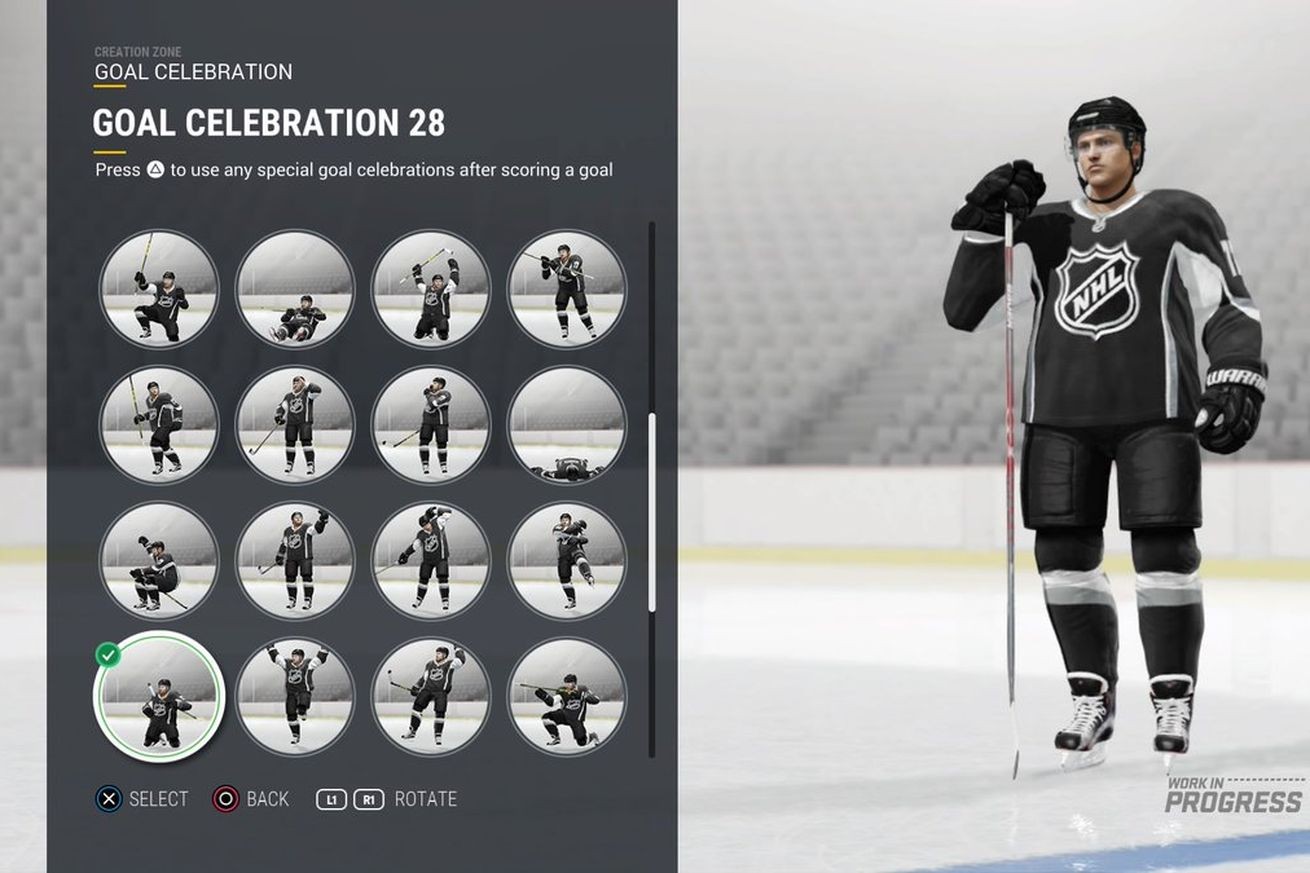Click the GOAL CELEBRATION heading

pos(191,72)
